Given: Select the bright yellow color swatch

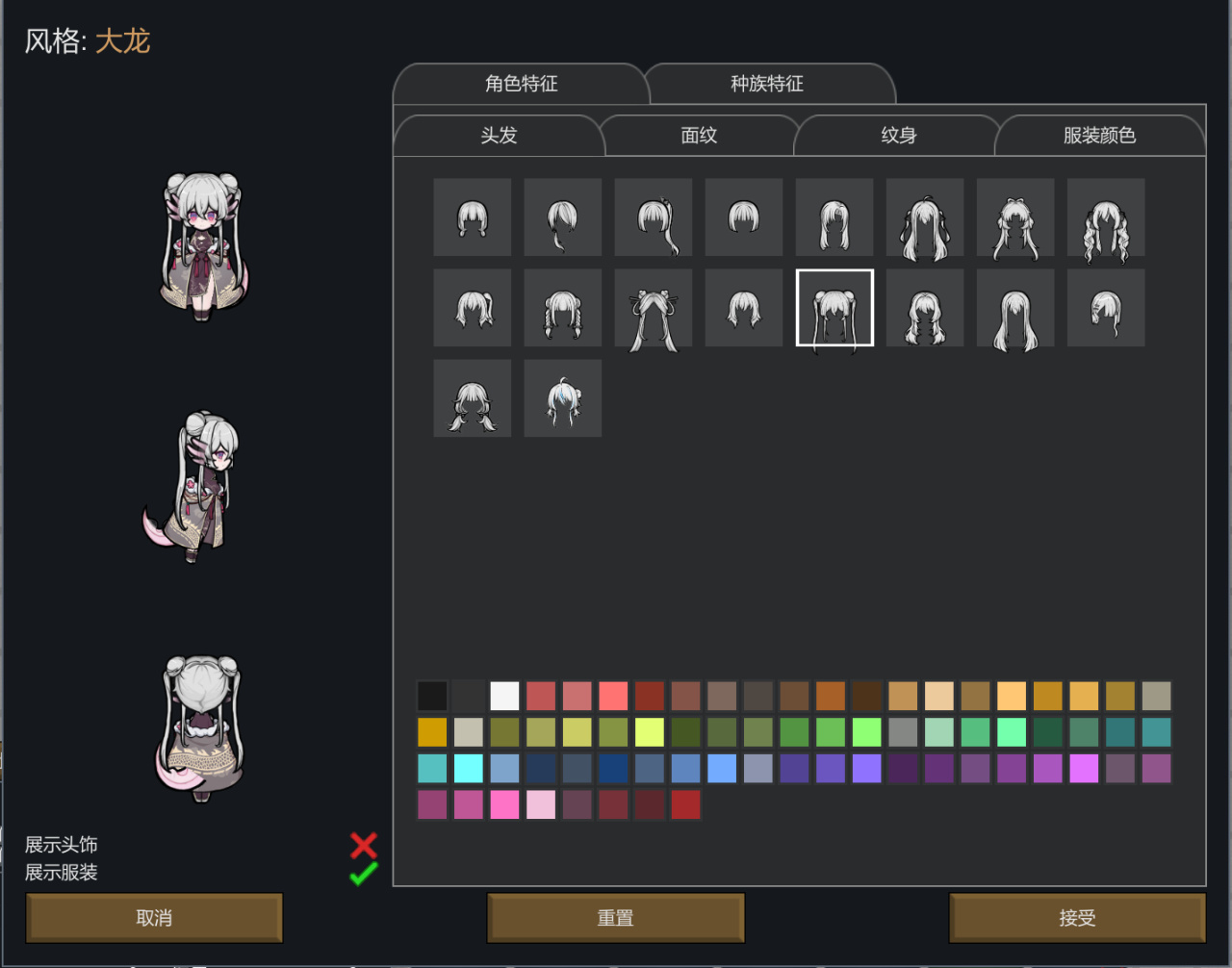Looking at the screenshot, I should (x=650, y=732).
